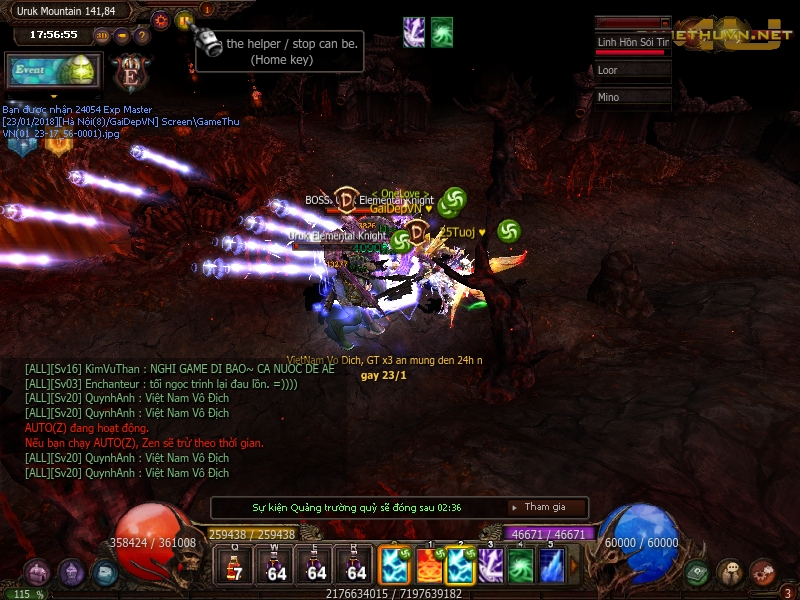Toggle the 3D view button
Viewport: 800px width, 600px height.
[102, 35]
